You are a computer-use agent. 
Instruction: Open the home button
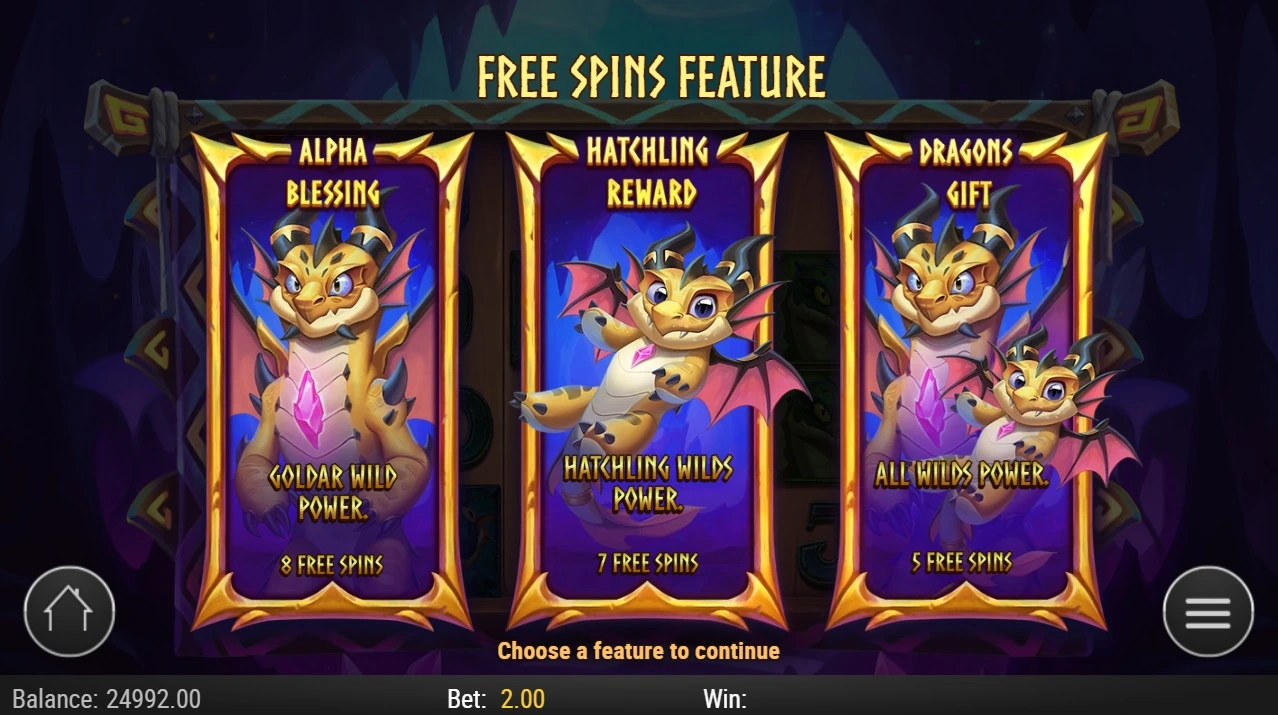pos(69,611)
